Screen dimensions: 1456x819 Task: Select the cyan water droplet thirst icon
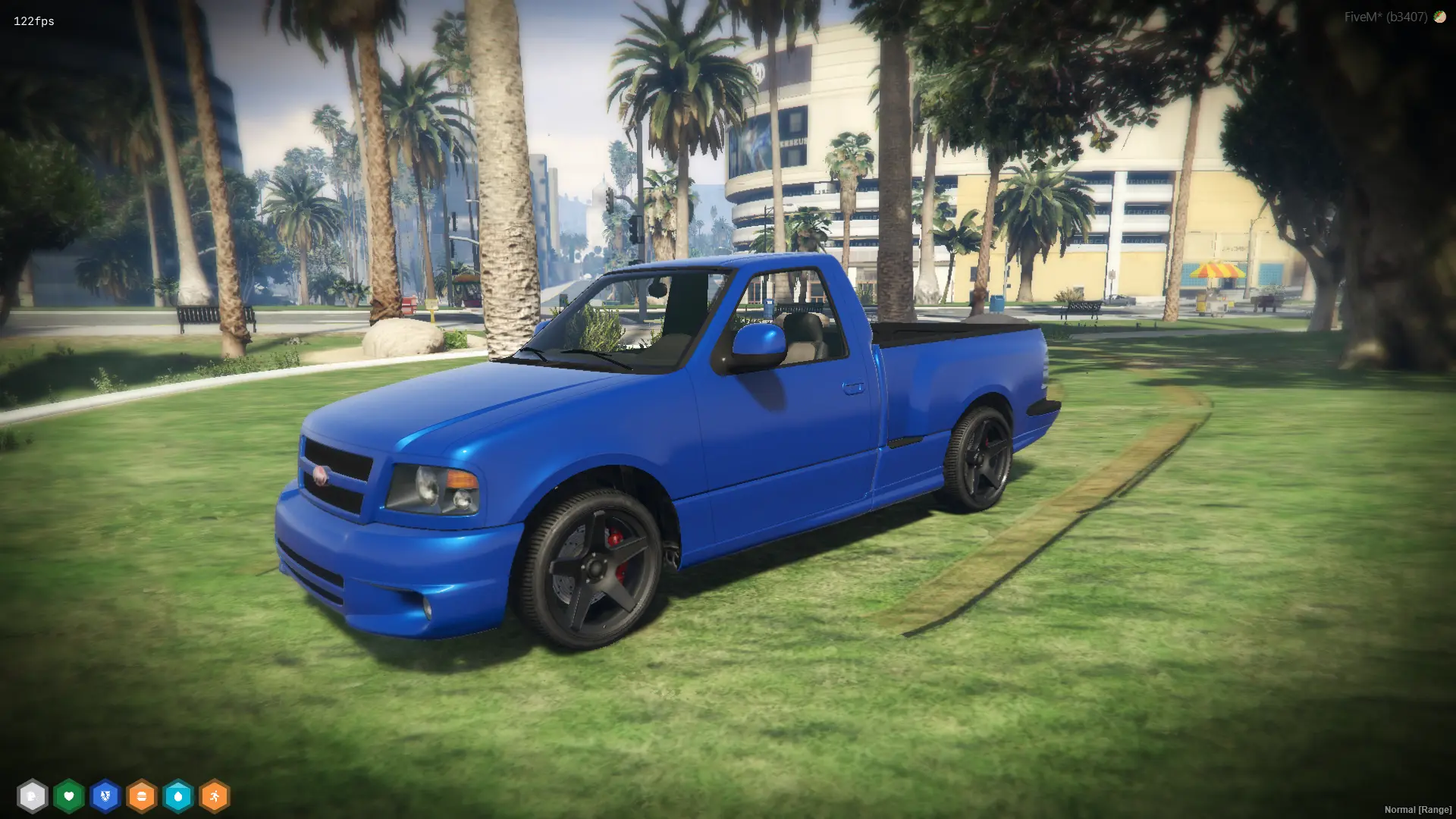178,796
